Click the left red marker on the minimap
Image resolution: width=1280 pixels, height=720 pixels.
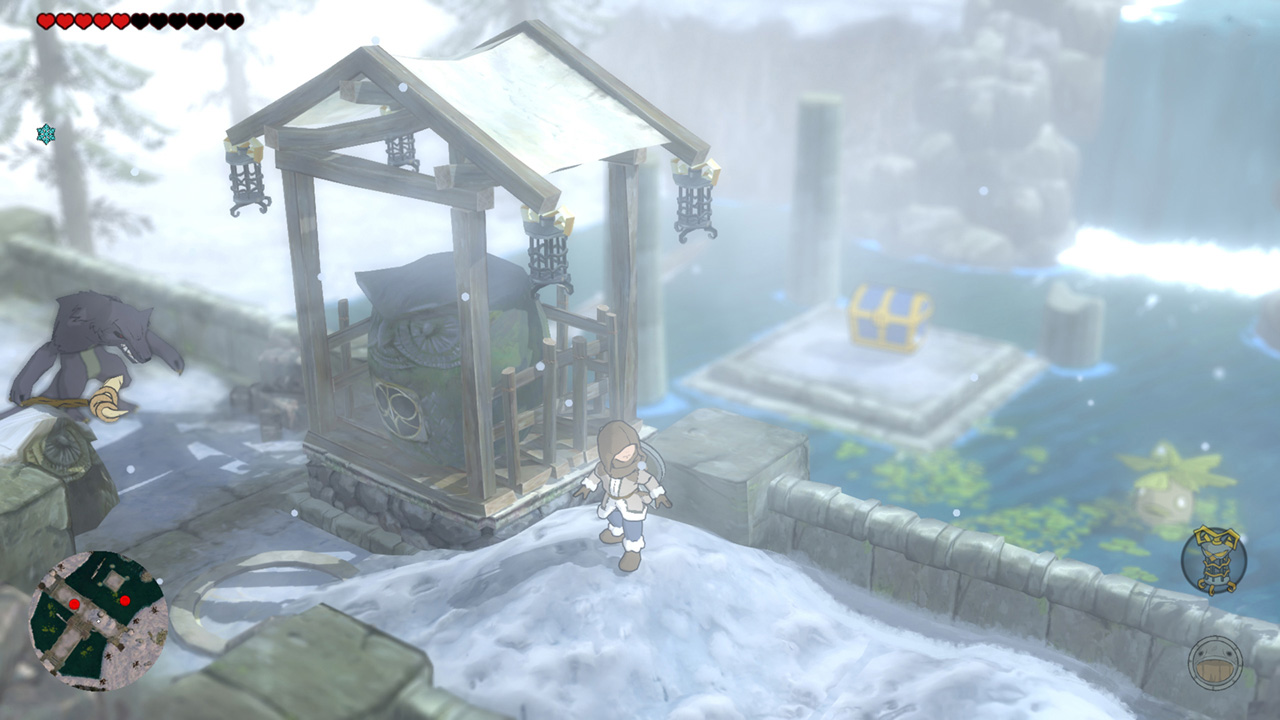coord(74,603)
